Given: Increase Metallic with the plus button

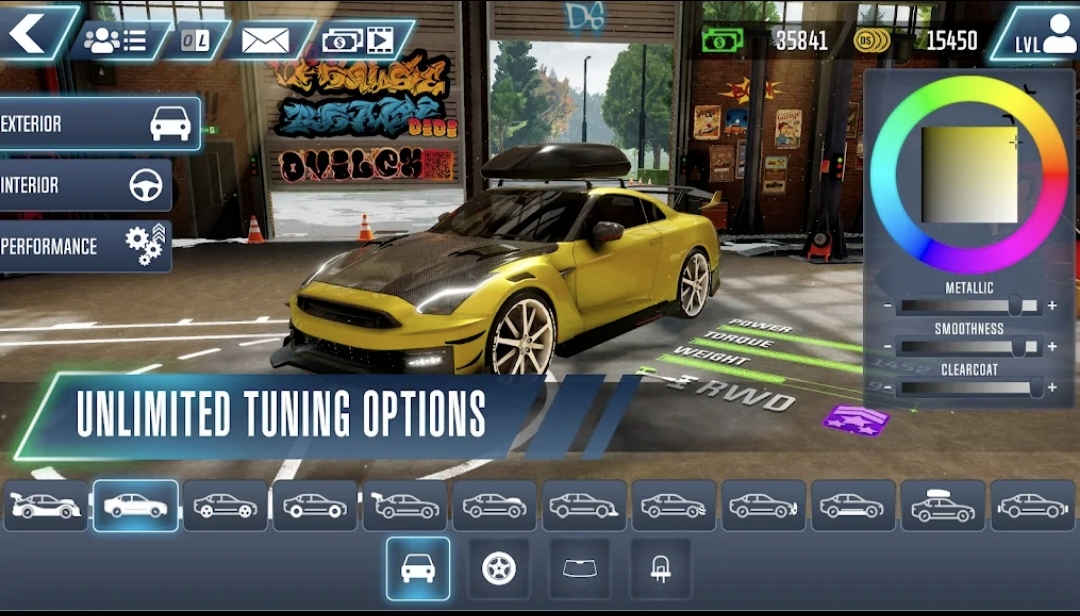Looking at the screenshot, I should tap(1052, 306).
